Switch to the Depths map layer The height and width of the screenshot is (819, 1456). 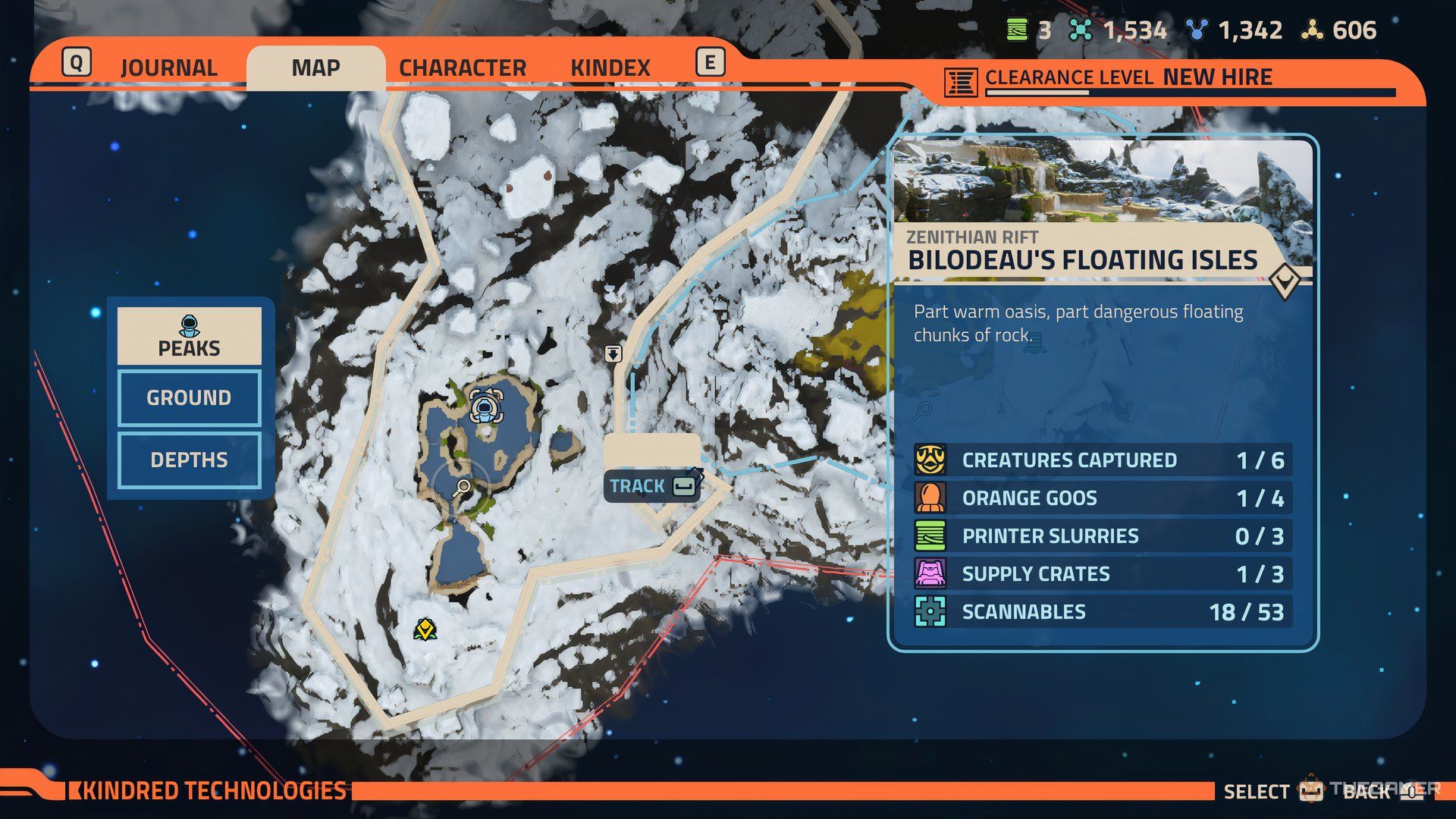[189, 460]
